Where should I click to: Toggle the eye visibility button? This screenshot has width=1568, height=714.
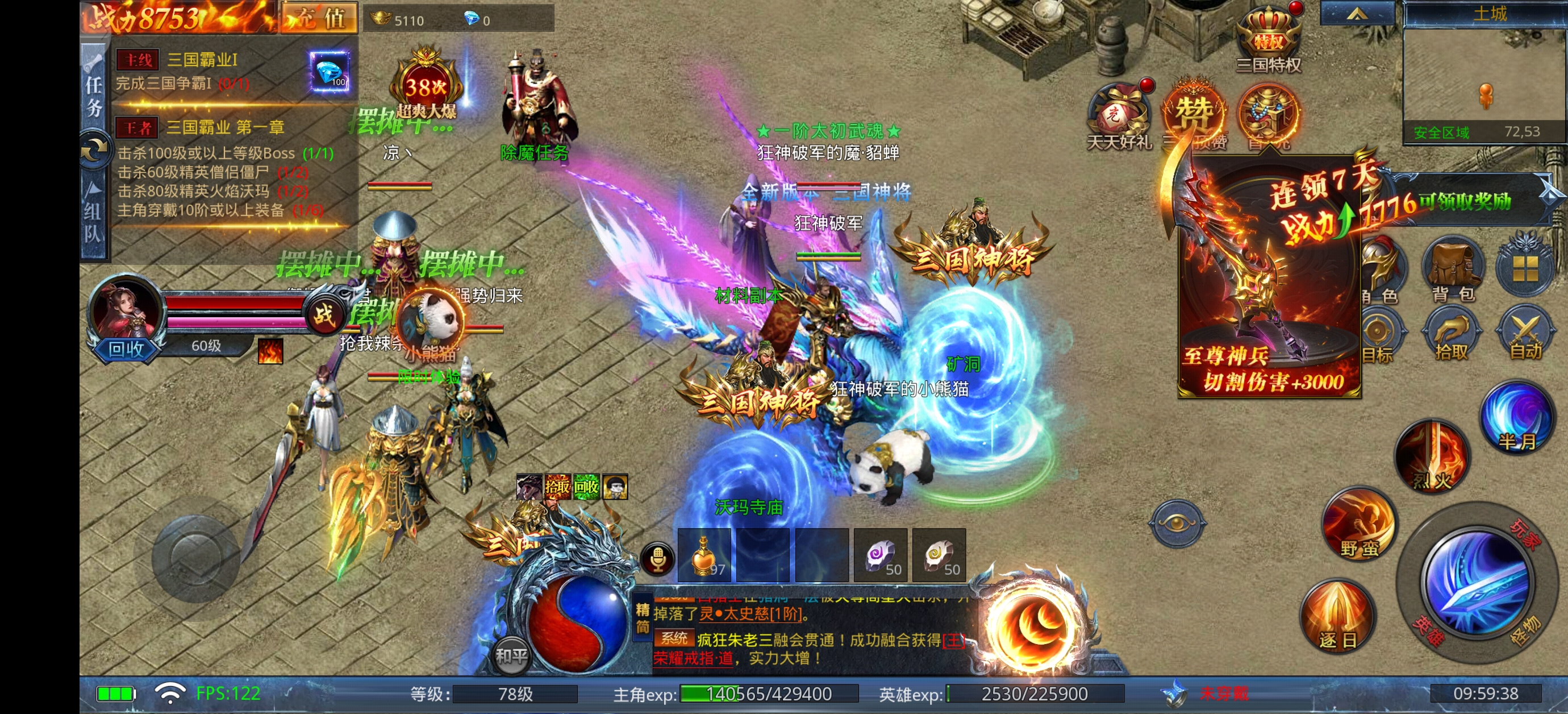point(1177,522)
